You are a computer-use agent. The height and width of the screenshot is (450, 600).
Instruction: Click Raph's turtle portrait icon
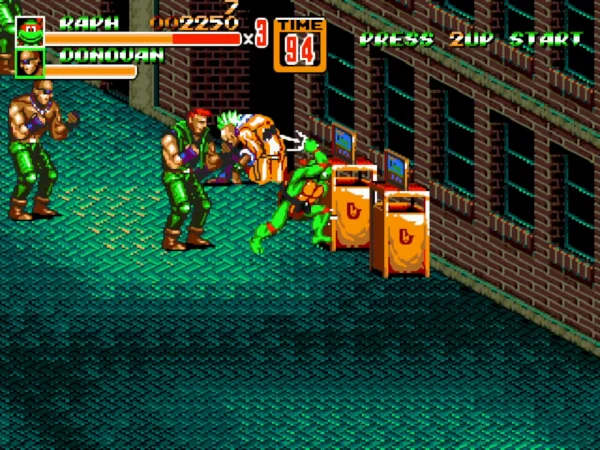30,31
